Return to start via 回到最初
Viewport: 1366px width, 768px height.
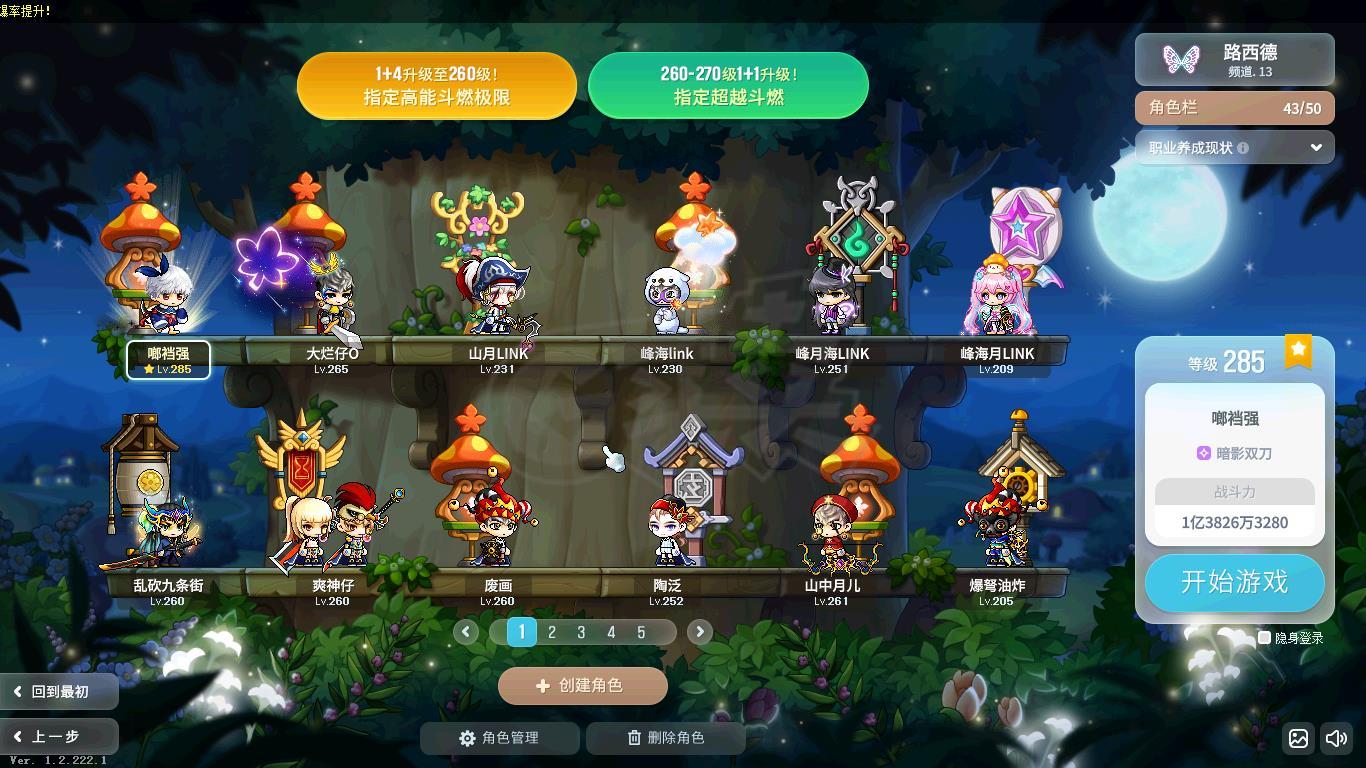[x=58, y=692]
